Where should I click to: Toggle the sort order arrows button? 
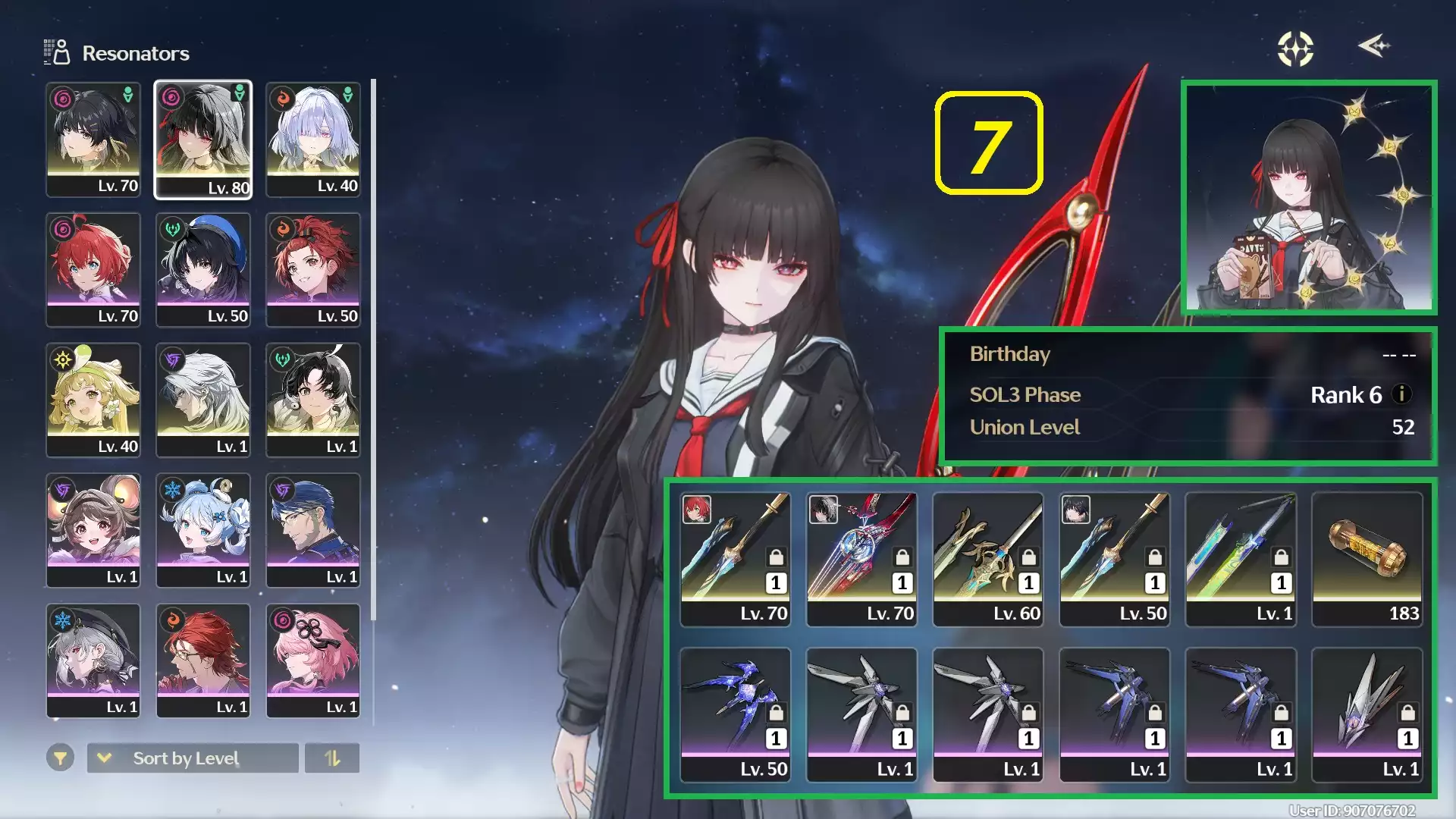(x=332, y=758)
